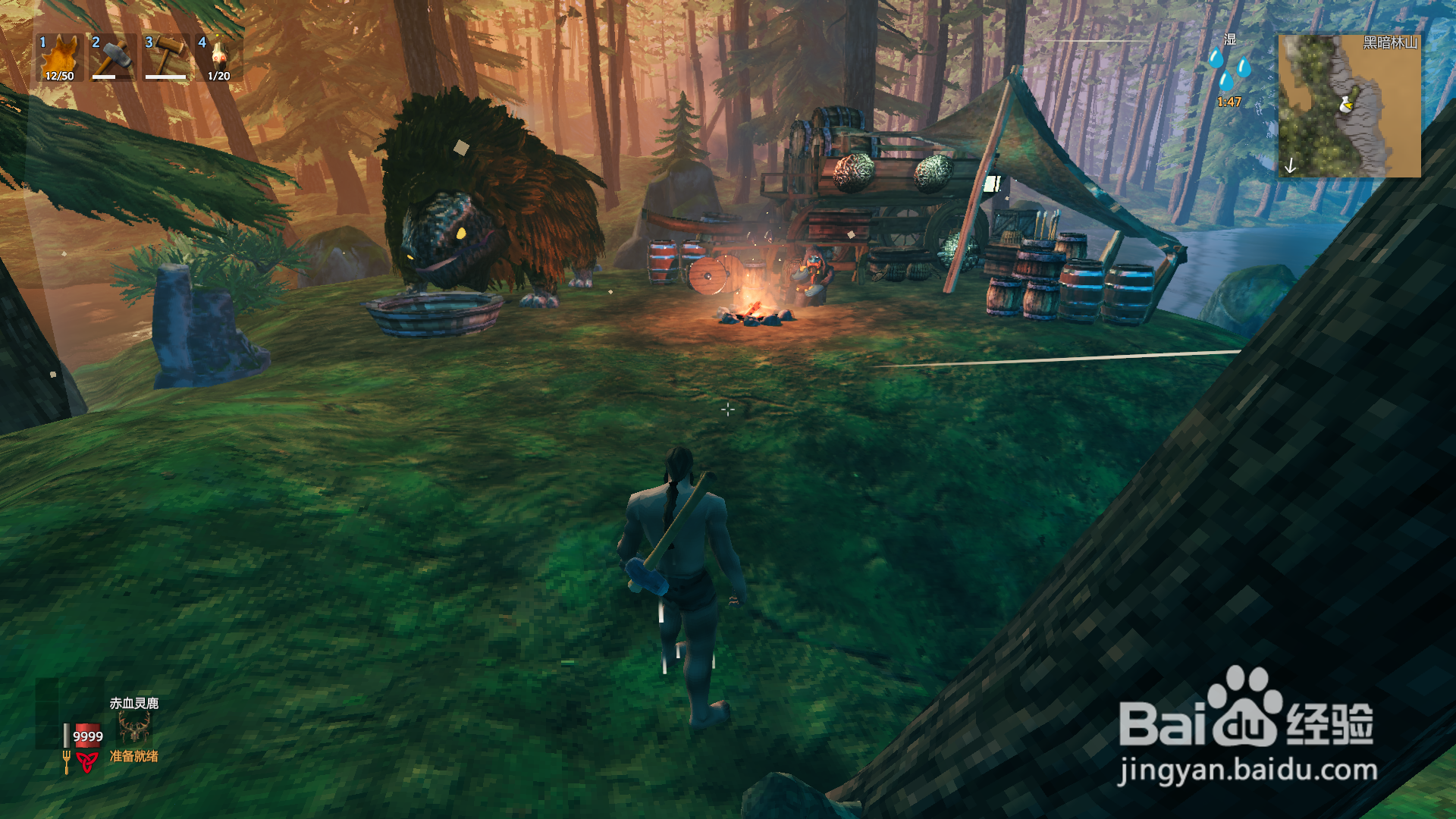
Task: Equip the stone-headed hammer in hotbar slot 2
Action: point(113,58)
